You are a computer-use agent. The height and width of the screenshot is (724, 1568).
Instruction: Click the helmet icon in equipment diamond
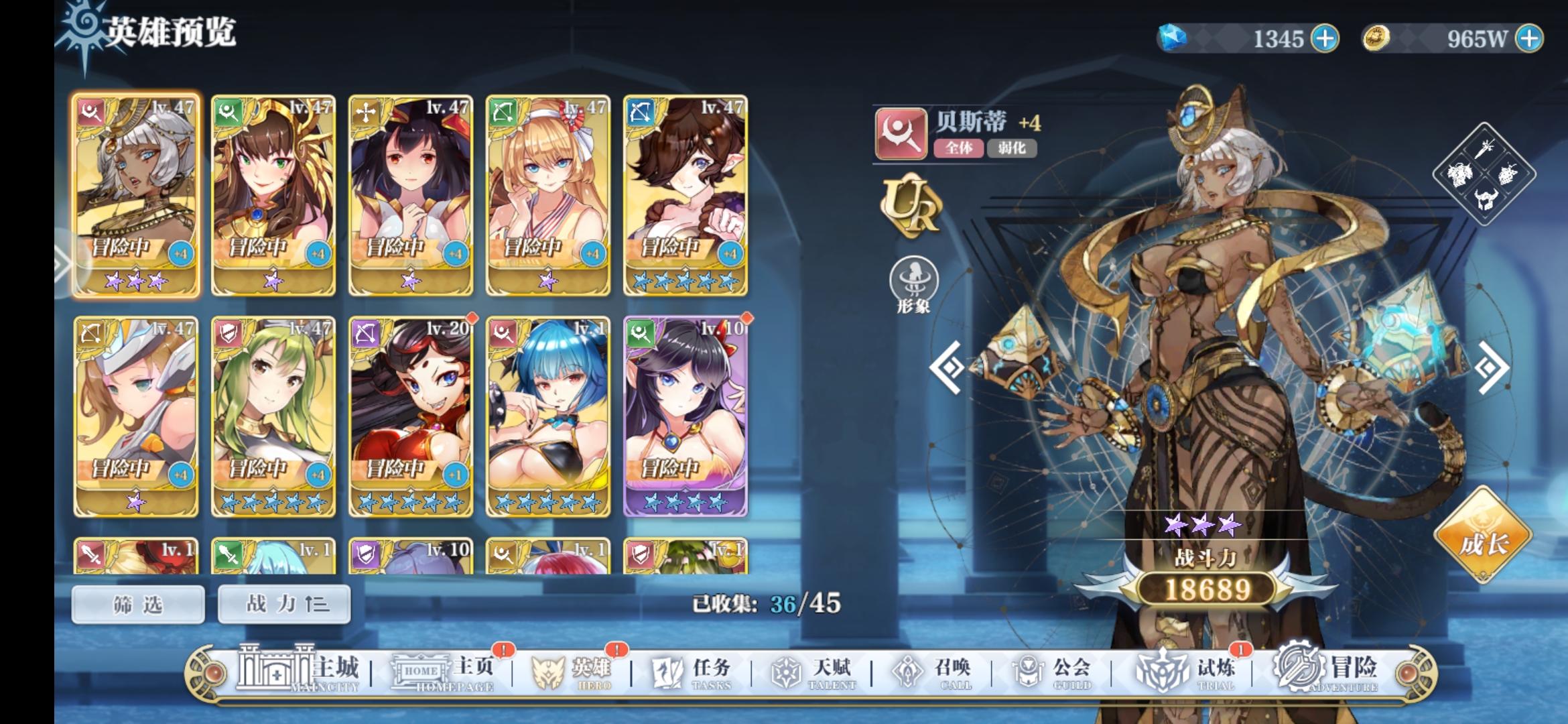(x=1486, y=200)
